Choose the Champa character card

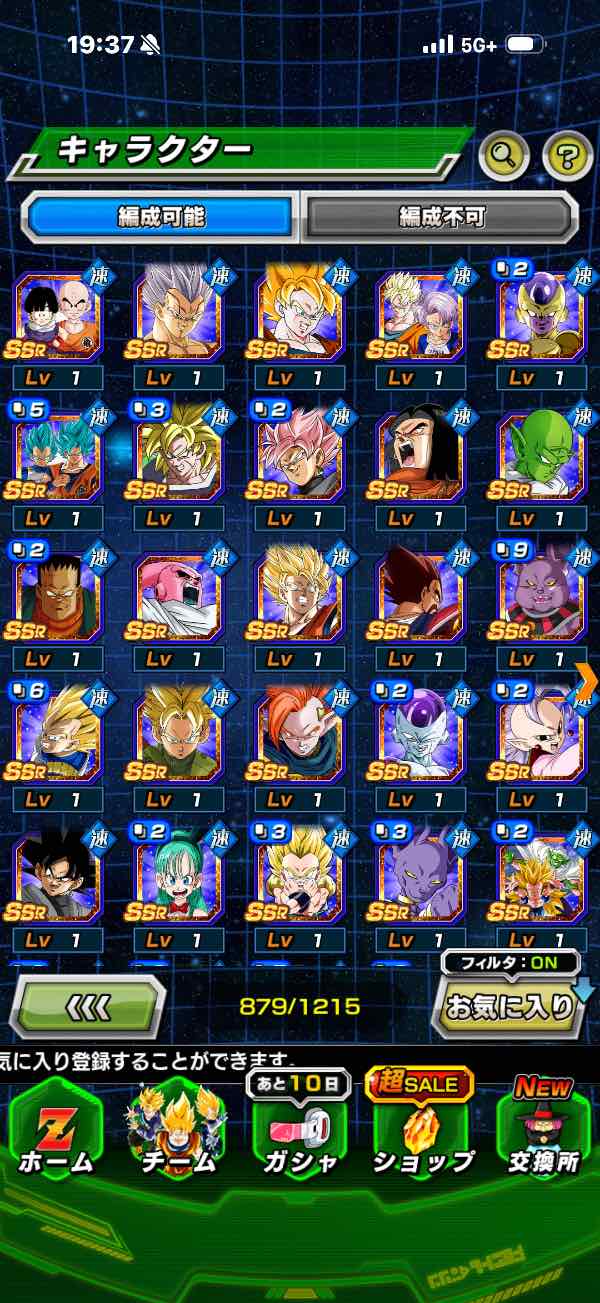[x=540, y=597]
